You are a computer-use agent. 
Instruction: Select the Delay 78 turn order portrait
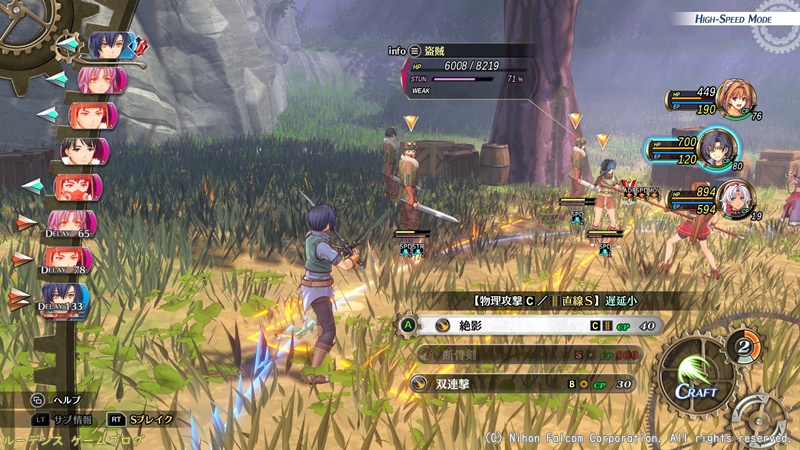pos(68,262)
